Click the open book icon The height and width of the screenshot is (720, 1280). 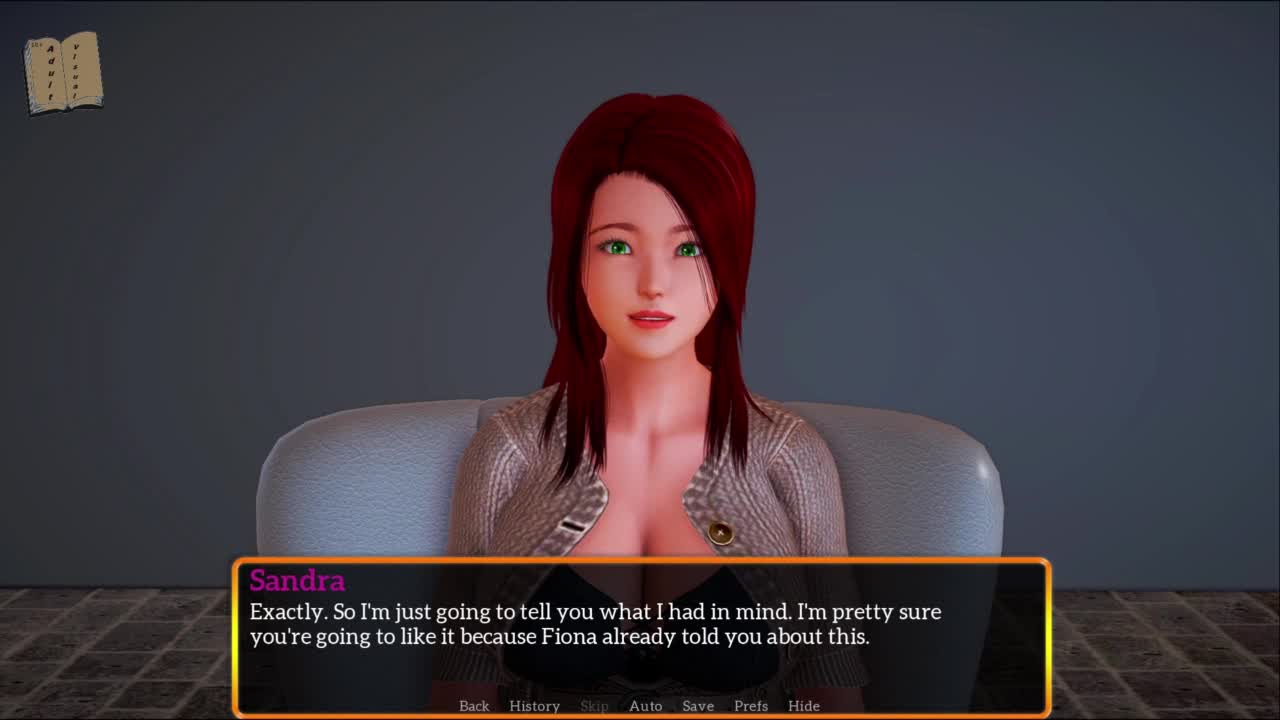[63, 72]
